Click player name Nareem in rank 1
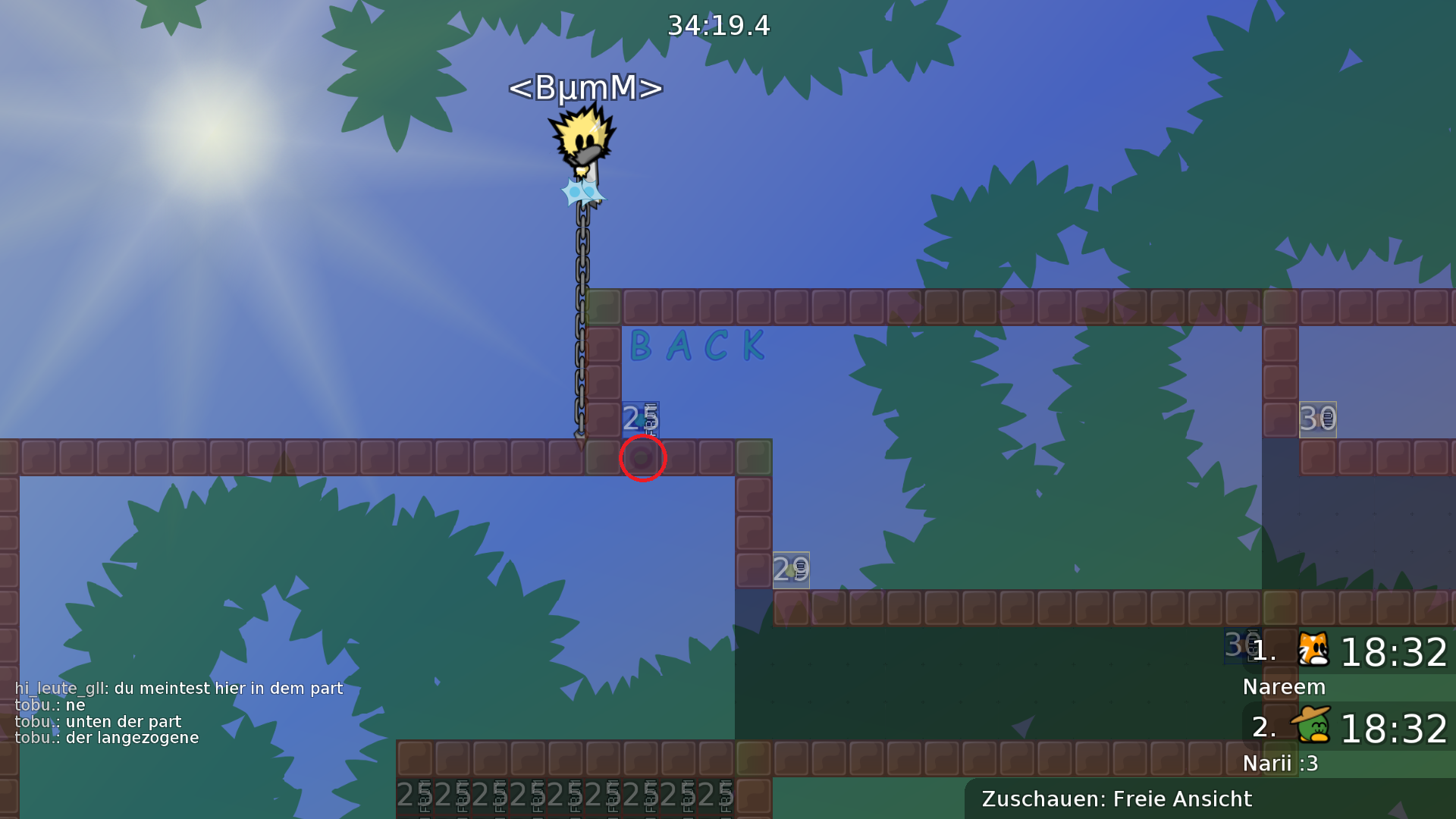 [1284, 687]
